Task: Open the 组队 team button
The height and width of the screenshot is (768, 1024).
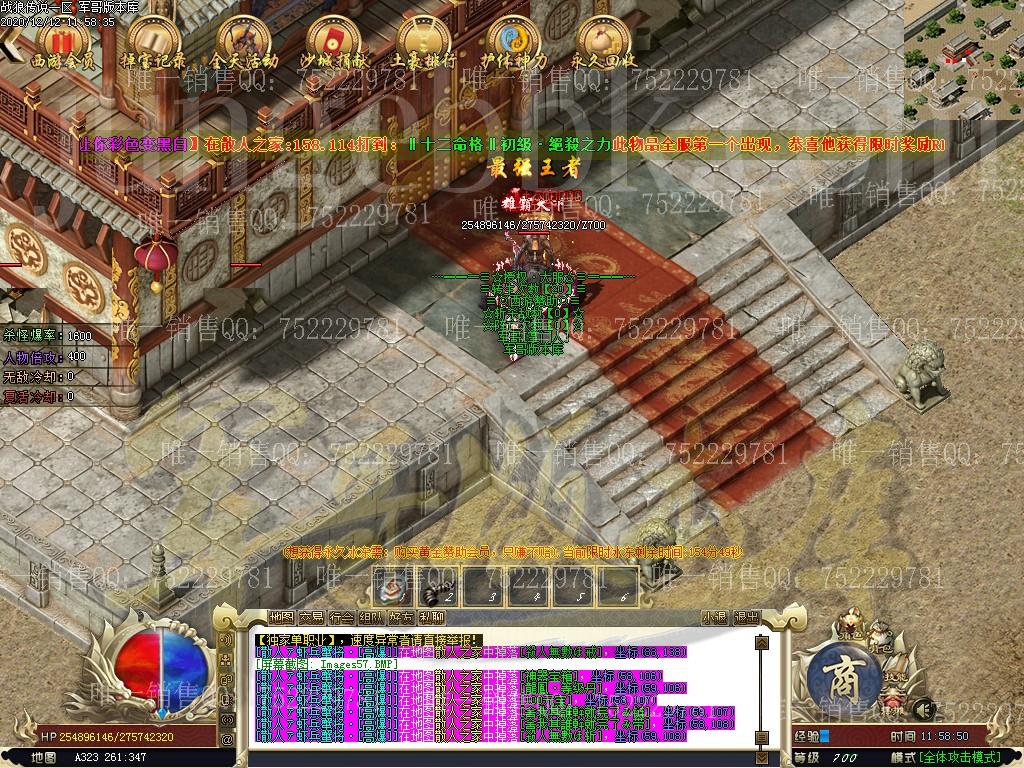Action: [372, 618]
